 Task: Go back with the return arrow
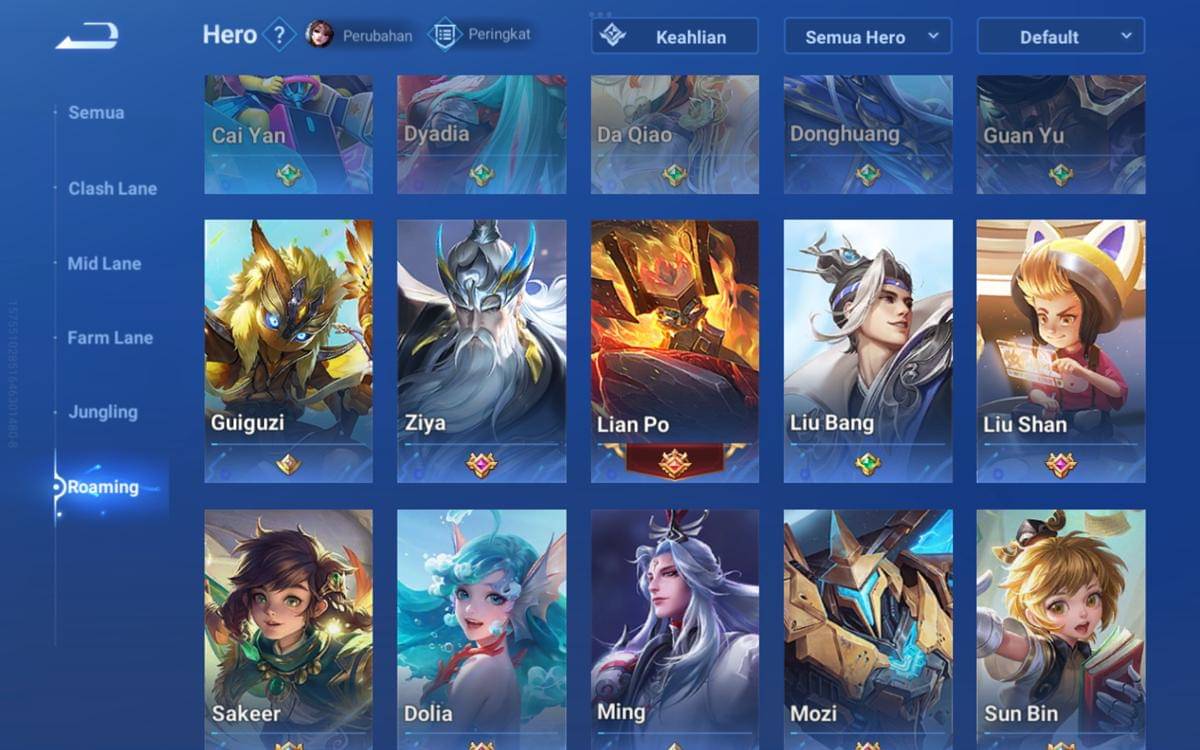click(87, 37)
